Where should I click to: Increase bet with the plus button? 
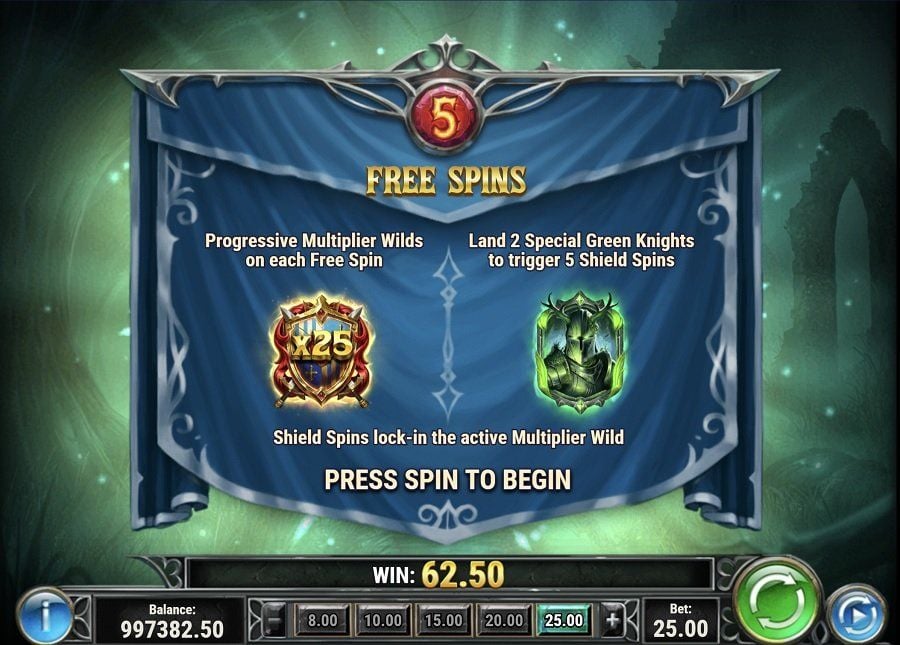613,621
